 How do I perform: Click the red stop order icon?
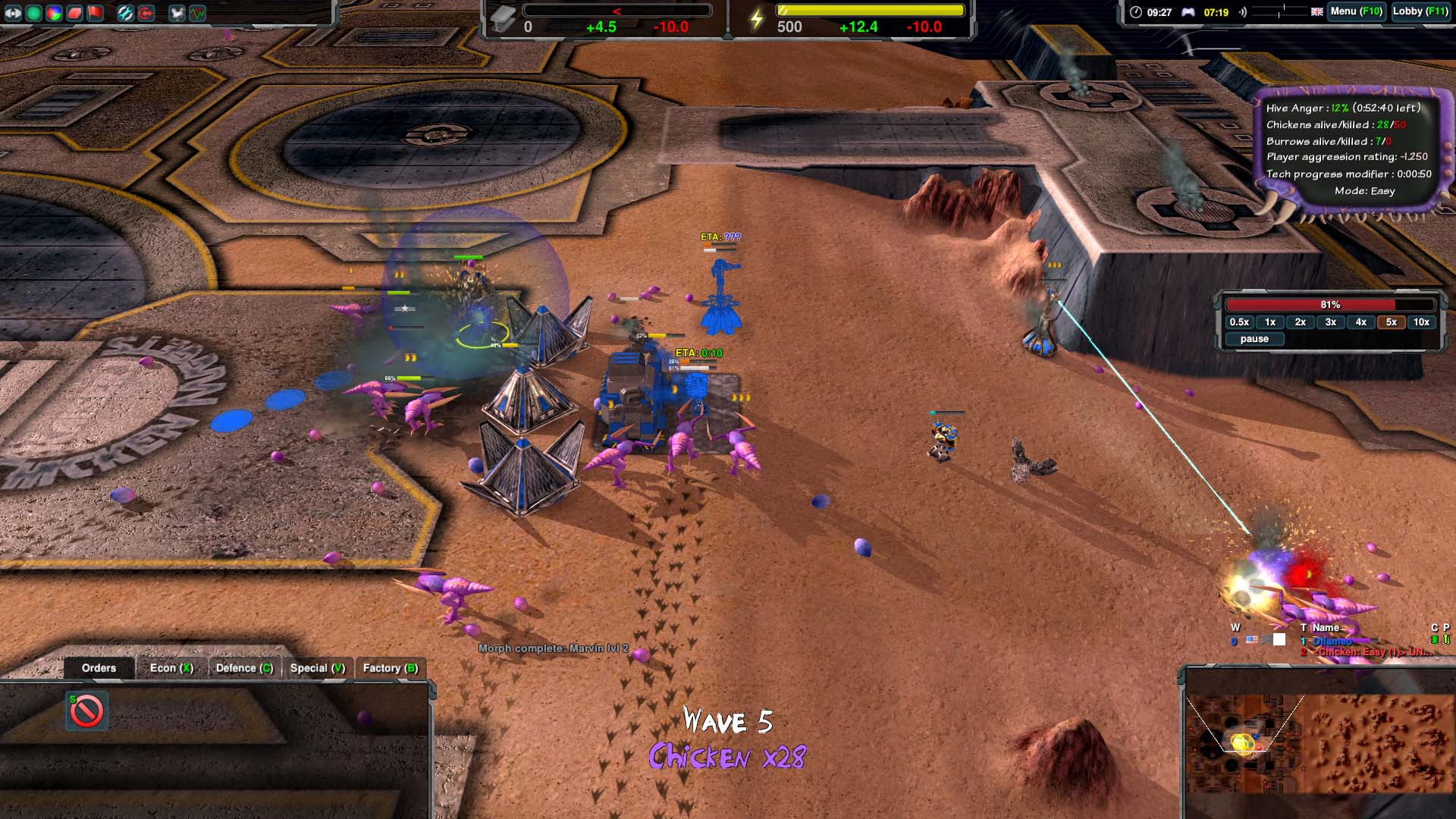(86, 711)
